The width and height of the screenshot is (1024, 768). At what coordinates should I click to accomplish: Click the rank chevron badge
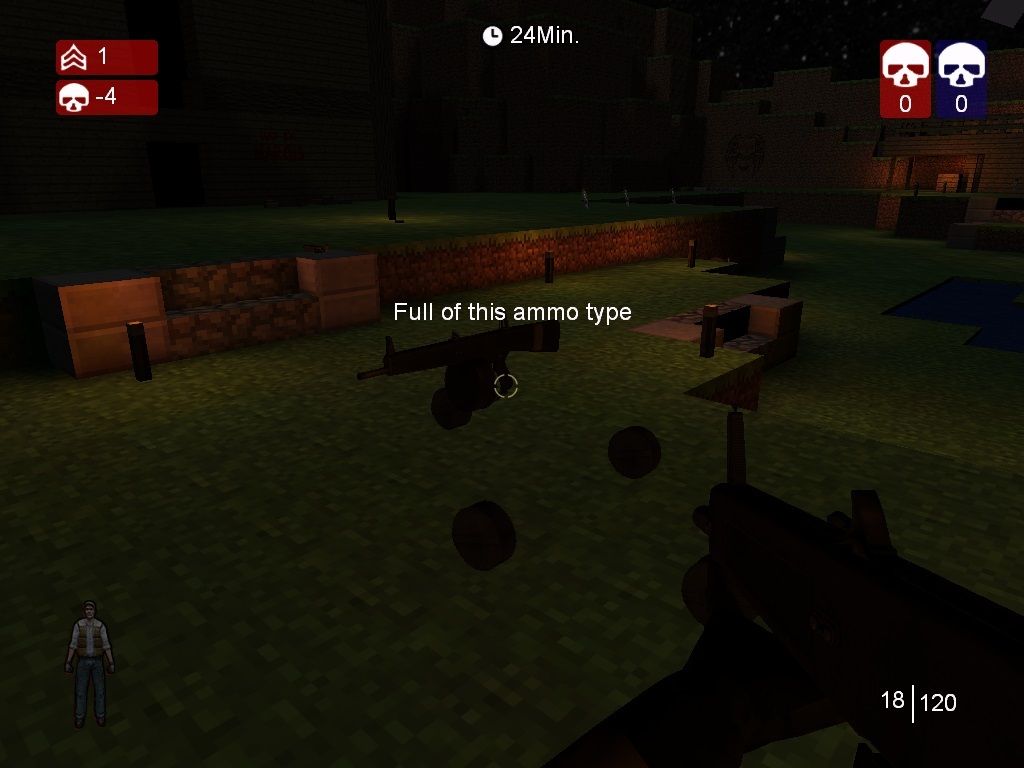(x=74, y=58)
